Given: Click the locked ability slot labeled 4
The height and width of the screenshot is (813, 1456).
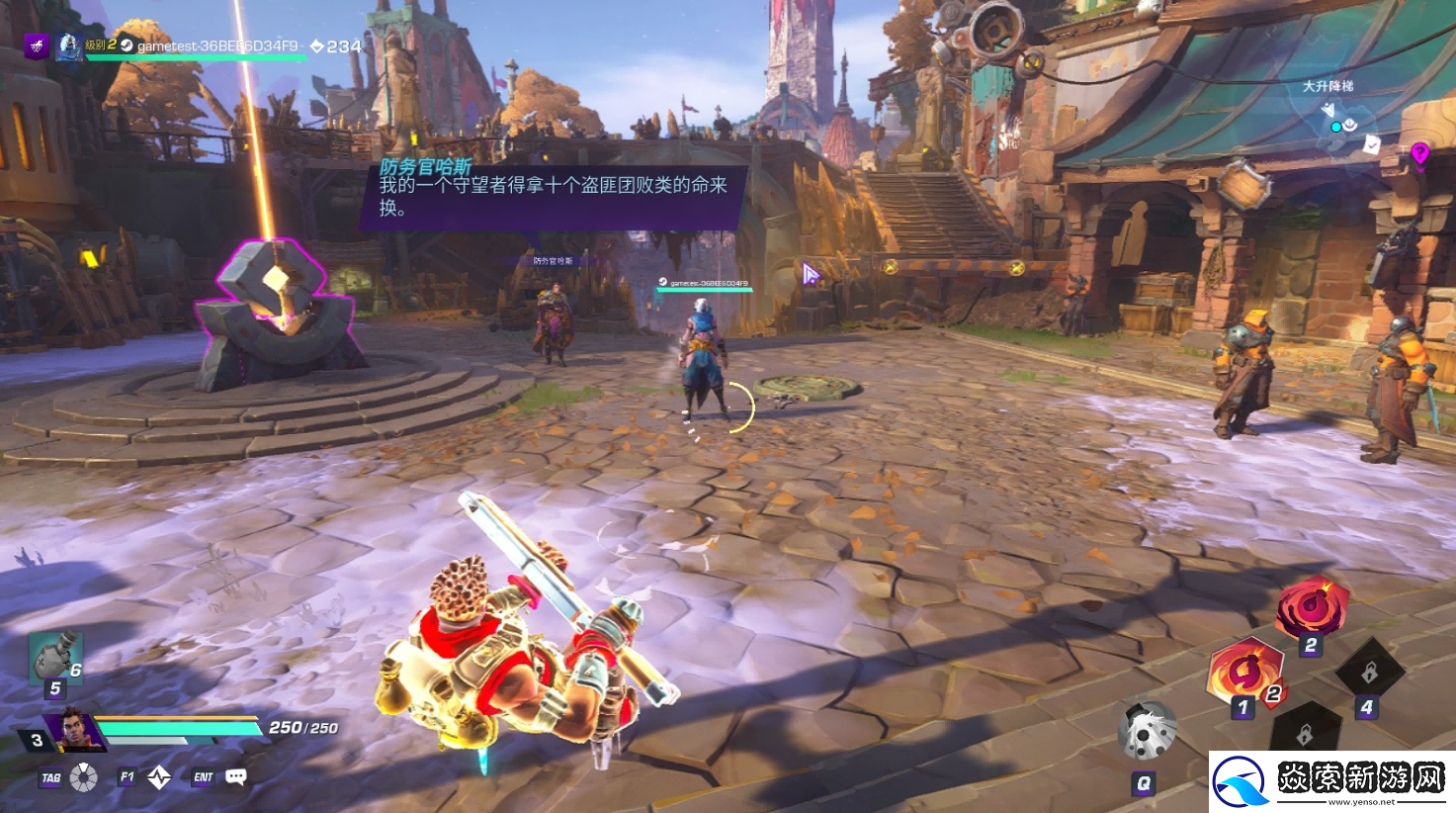Looking at the screenshot, I should pos(1369,674).
